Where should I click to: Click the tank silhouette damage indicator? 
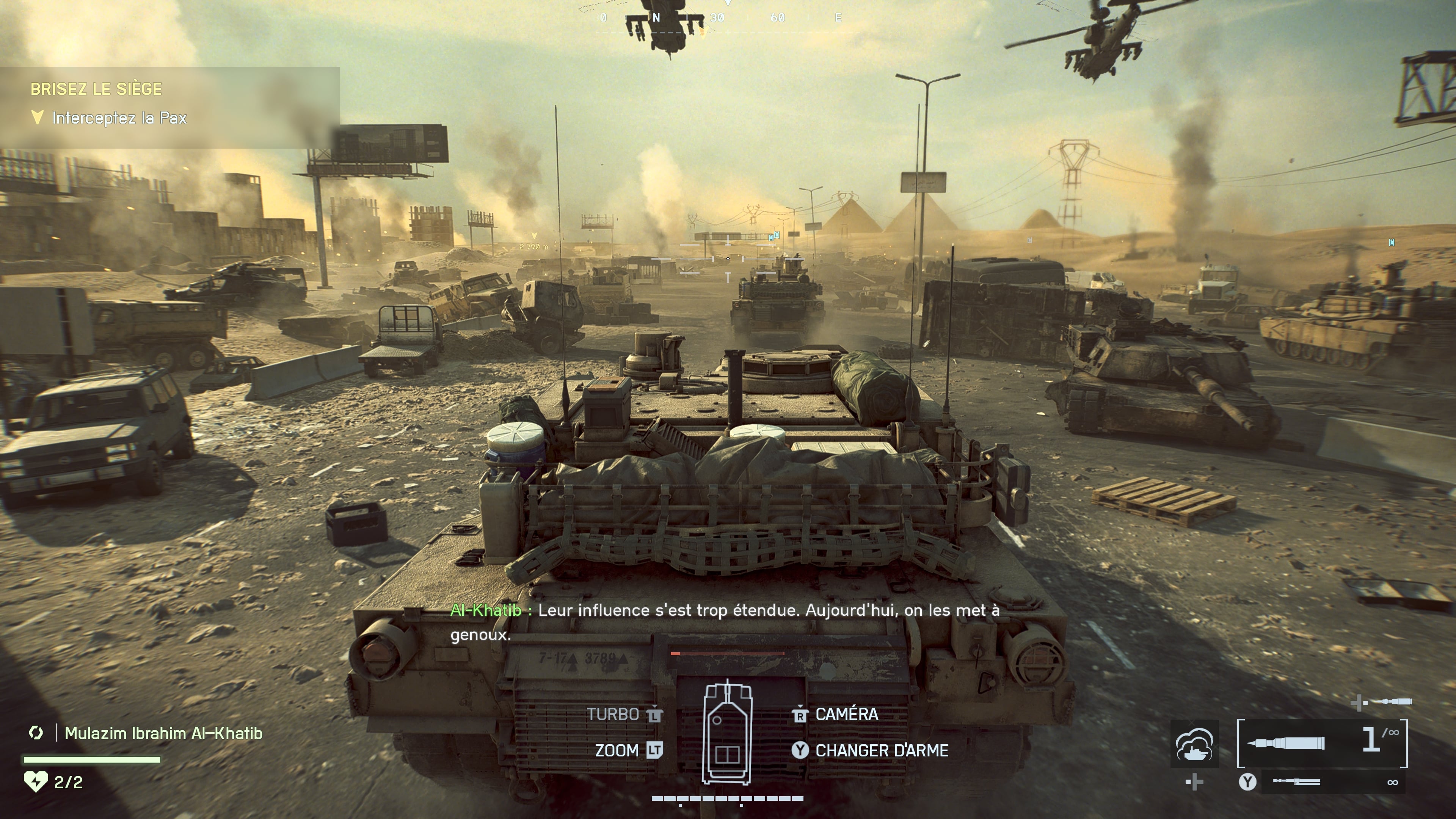[727, 734]
